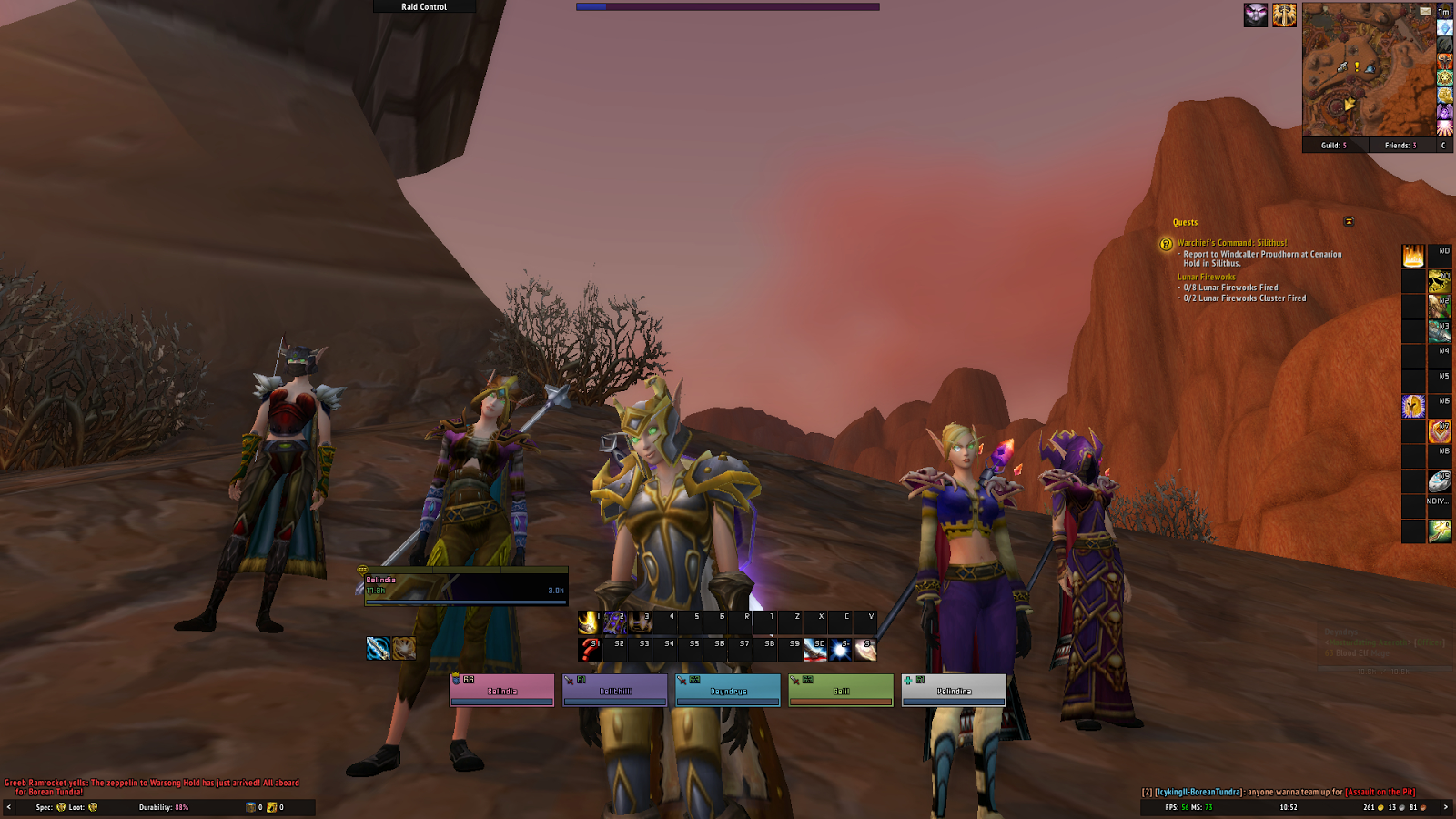
Task: Click the flaming sword crest icon beside the portrait
Action: tap(1286, 15)
